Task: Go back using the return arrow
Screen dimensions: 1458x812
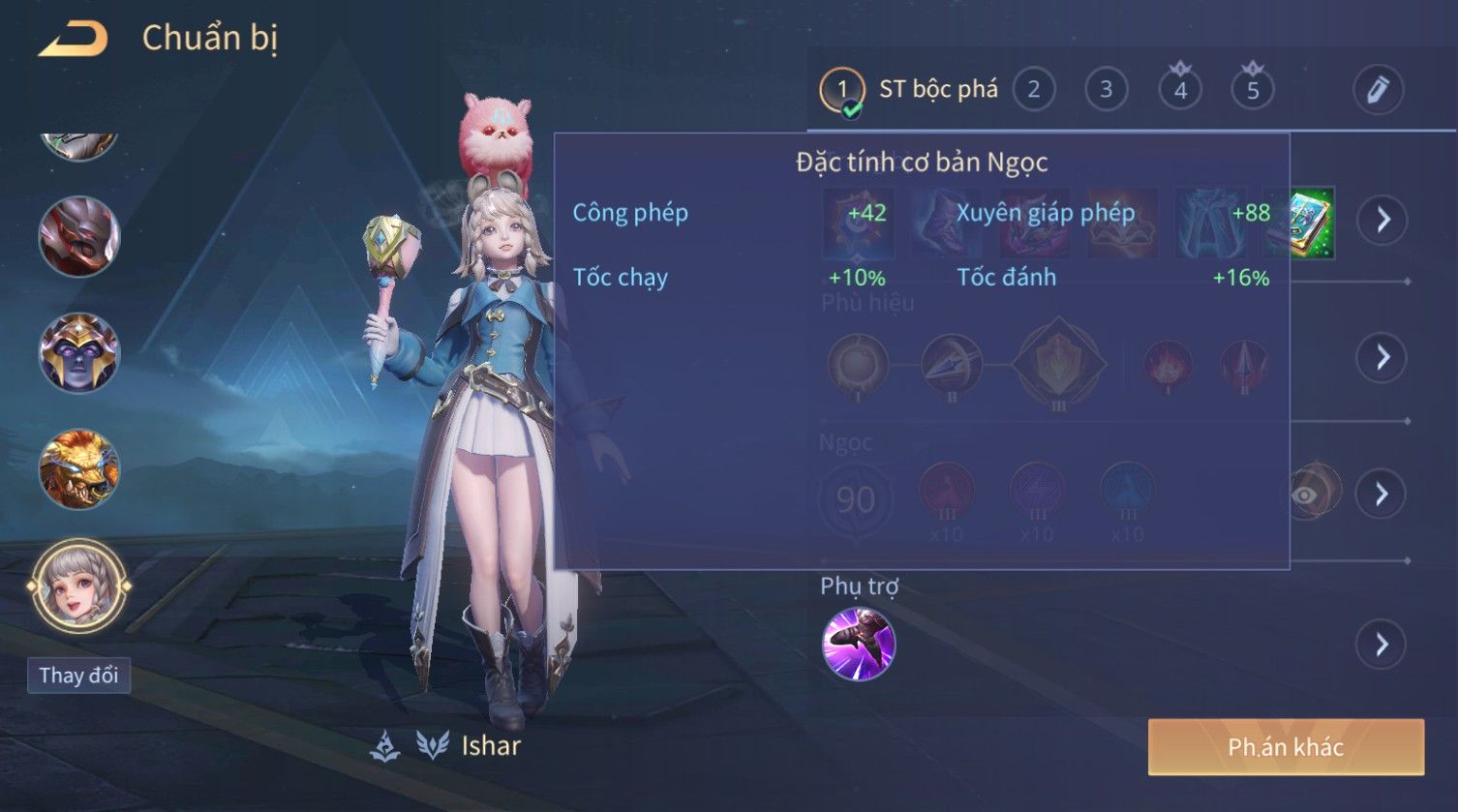Action: pos(74,39)
